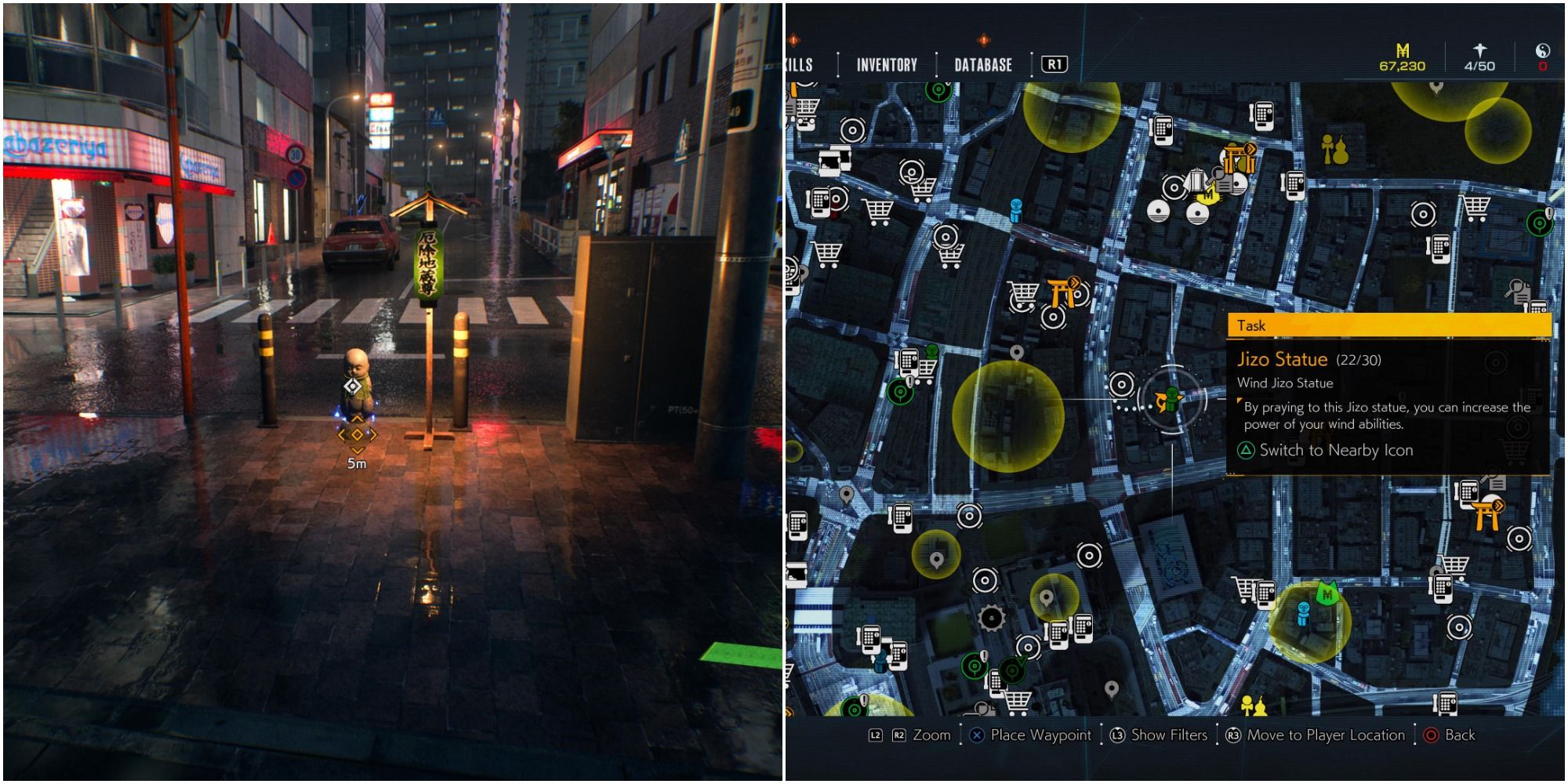Switch to the Inventory tab
This screenshot has height=784, width=1568.
[x=887, y=65]
